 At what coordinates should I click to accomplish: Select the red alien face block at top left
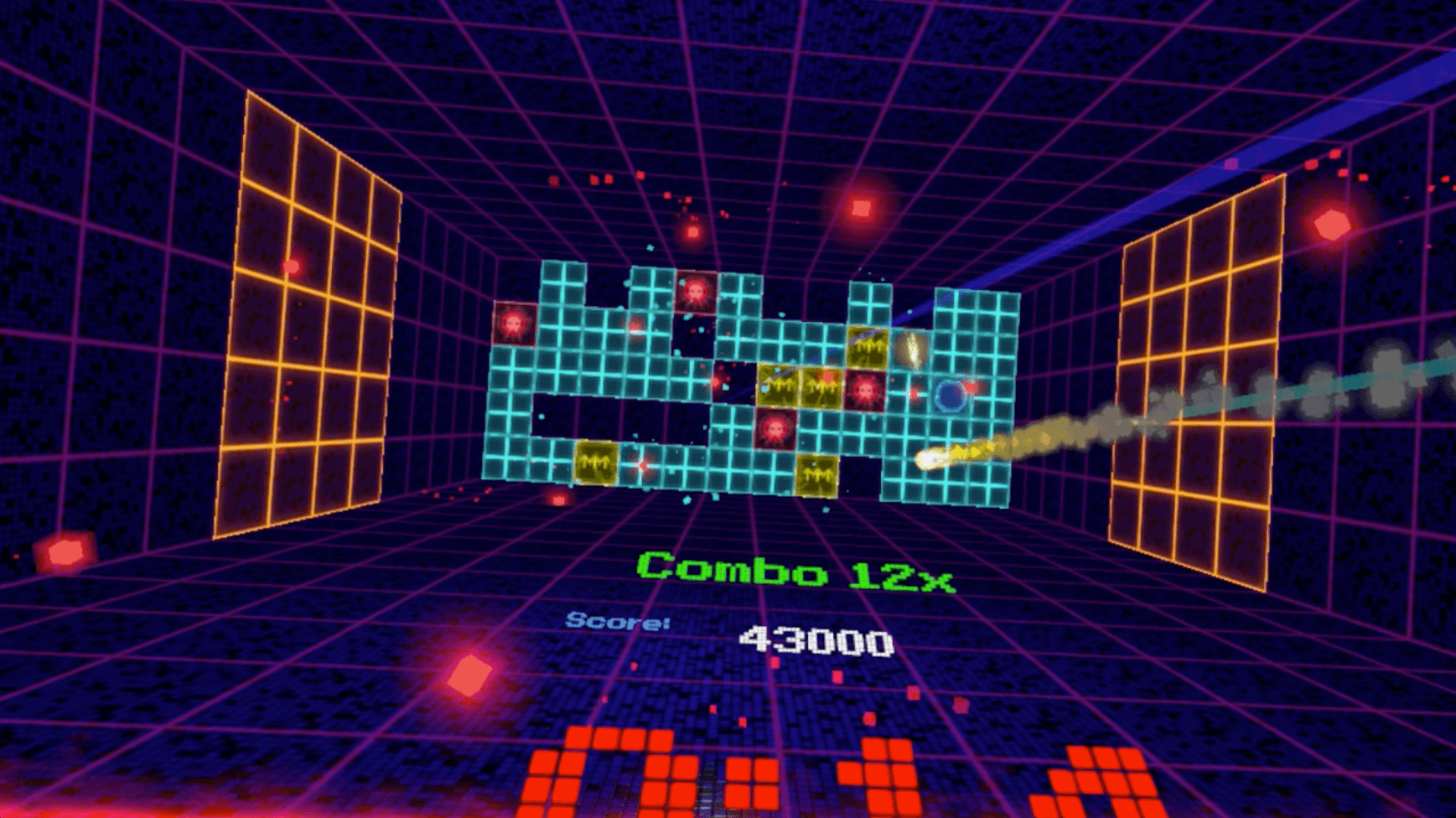point(514,324)
